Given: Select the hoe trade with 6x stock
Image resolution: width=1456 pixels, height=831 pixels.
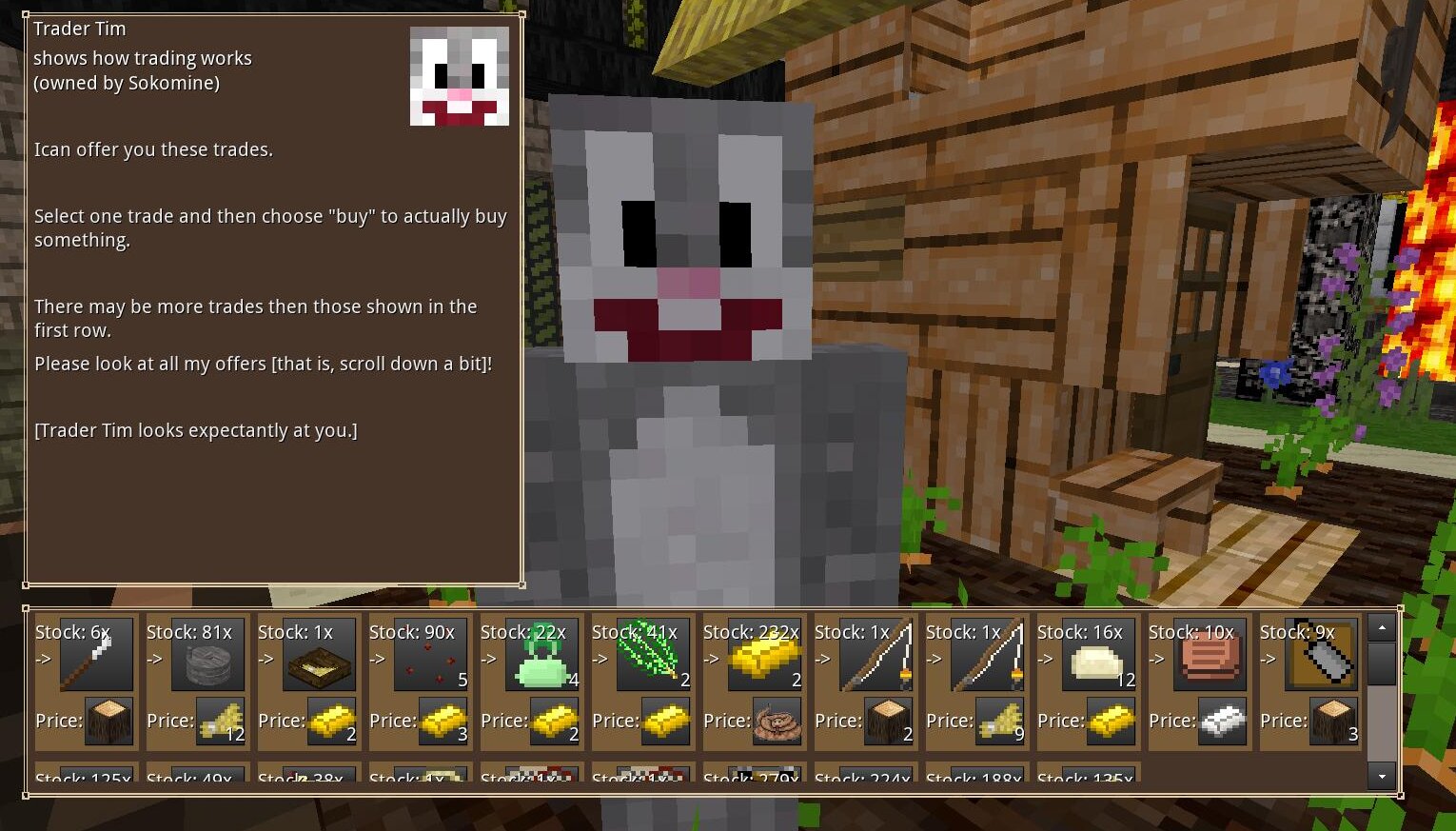Looking at the screenshot, I should (x=96, y=655).
